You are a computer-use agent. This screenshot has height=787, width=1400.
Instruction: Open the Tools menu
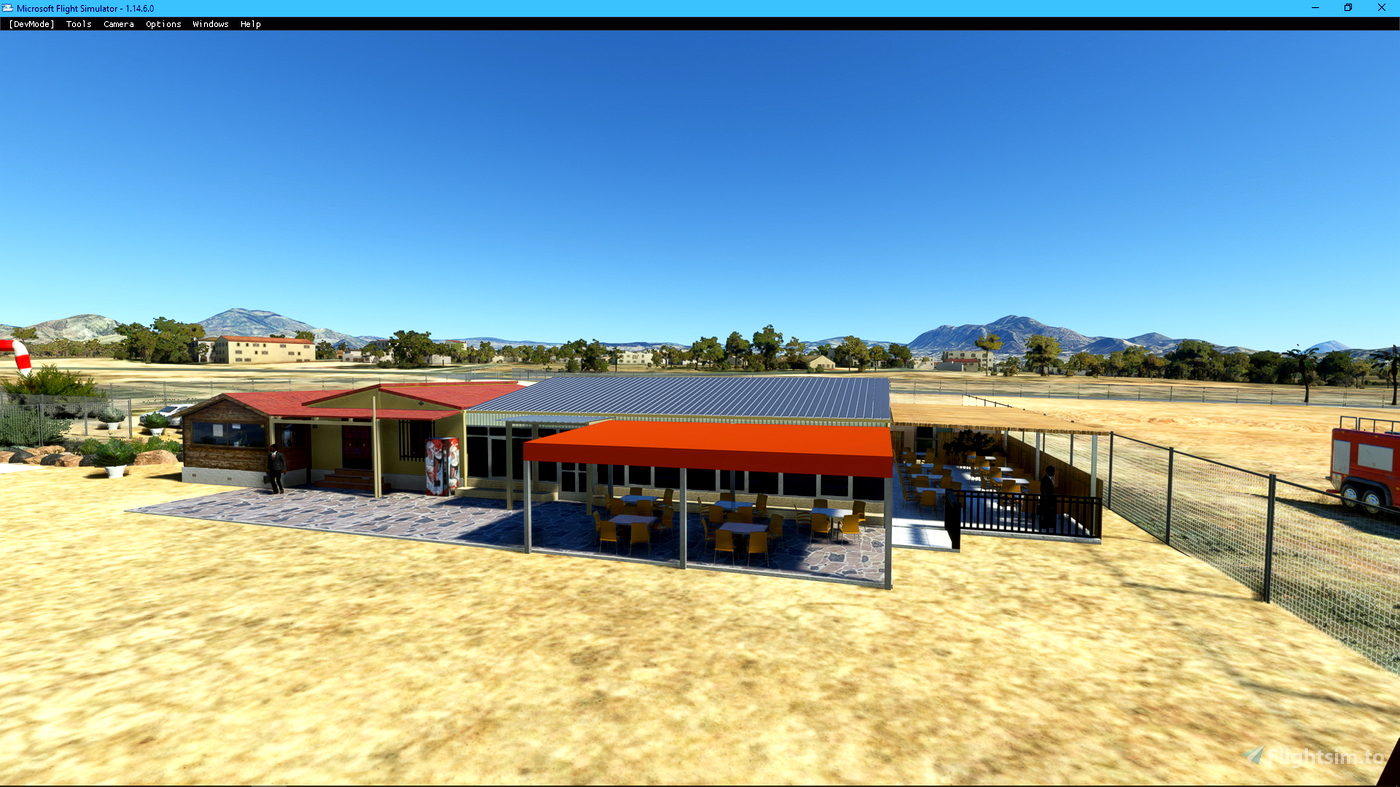pyautogui.click(x=78, y=22)
